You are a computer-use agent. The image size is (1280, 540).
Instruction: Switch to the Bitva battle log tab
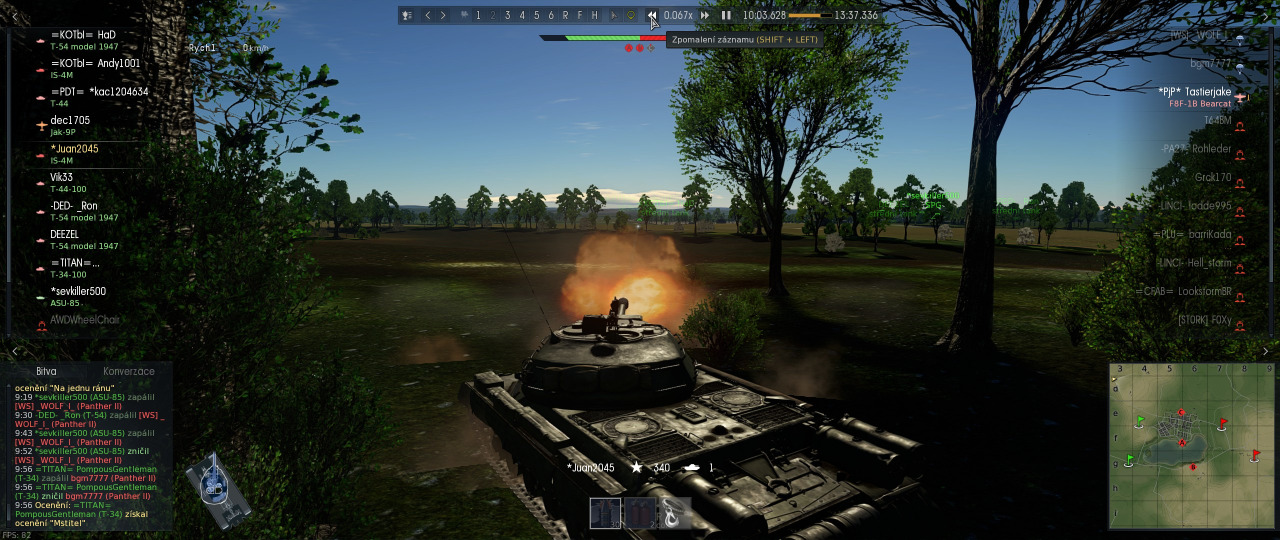point(46,371)
